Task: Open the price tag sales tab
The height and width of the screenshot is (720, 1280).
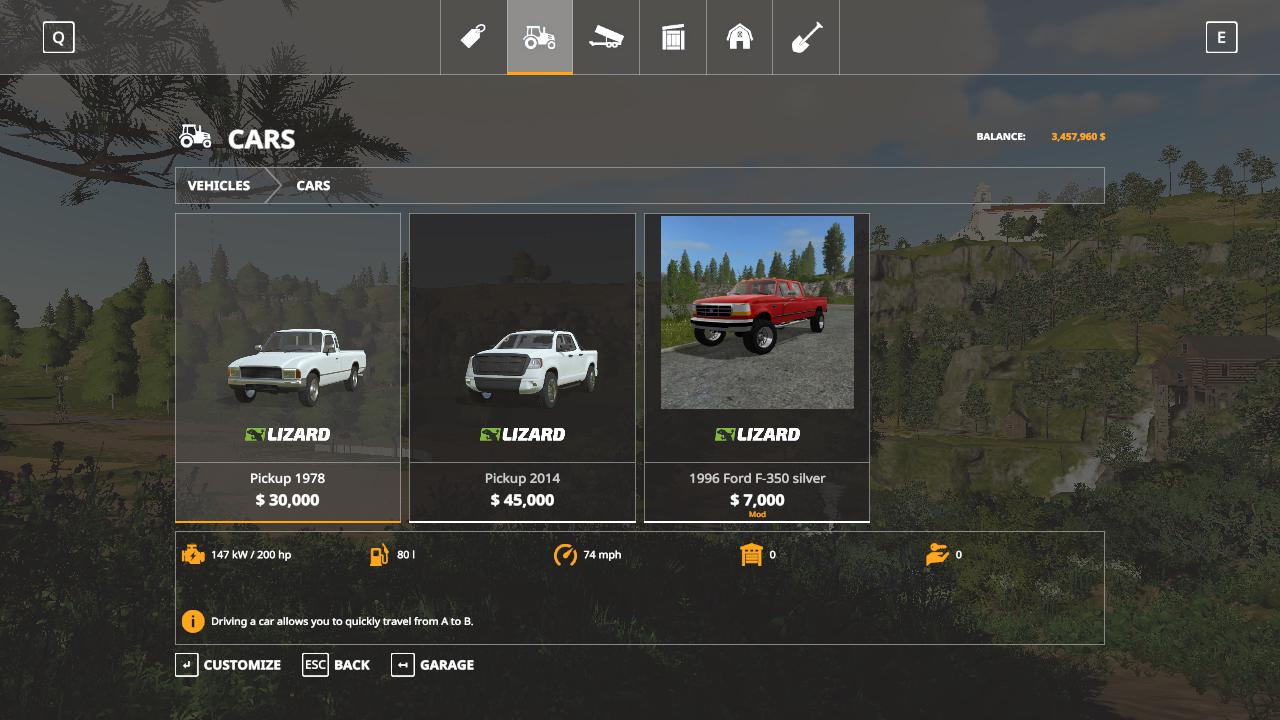Action: (x=473, y=38)
